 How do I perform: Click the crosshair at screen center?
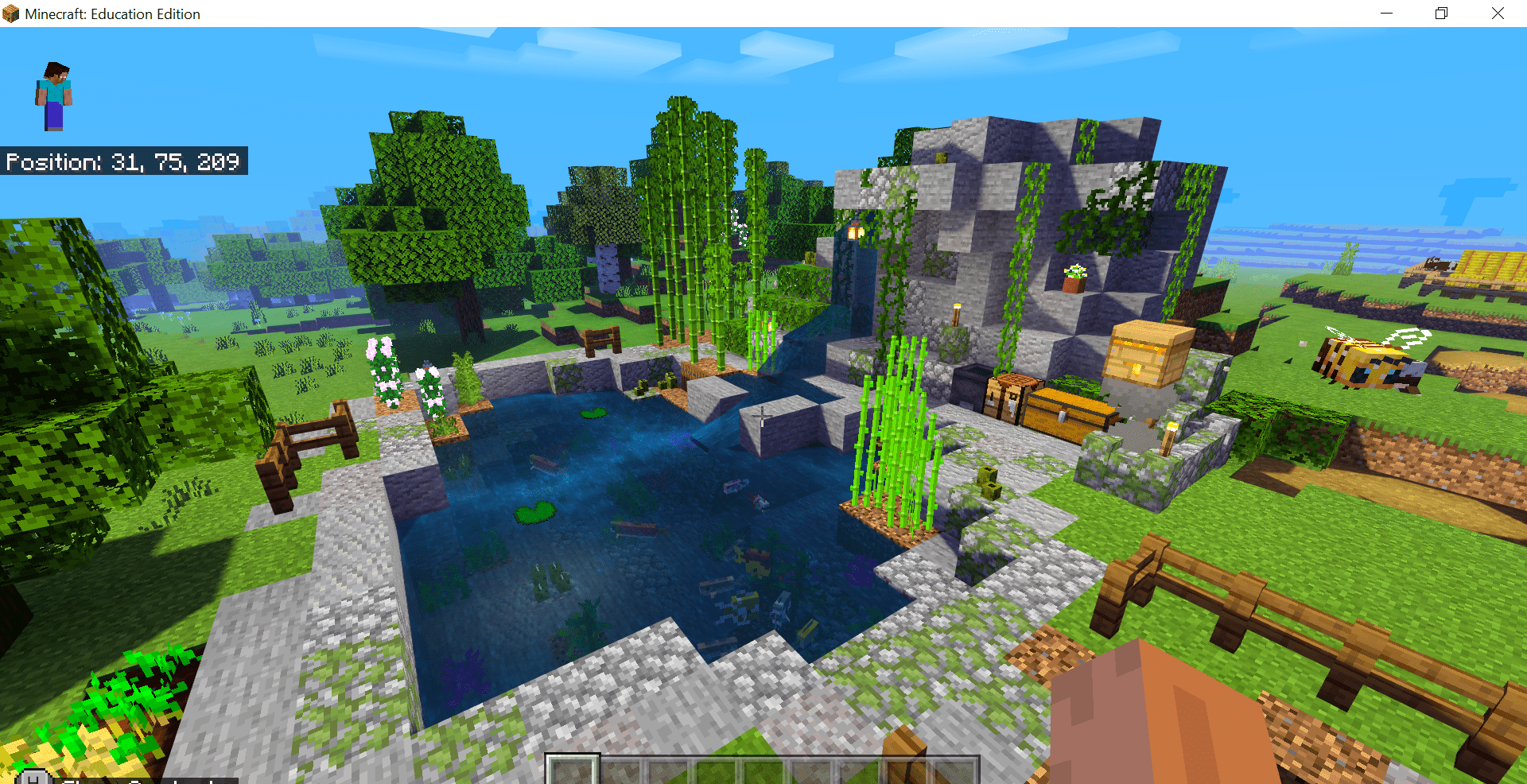(763, 415)
